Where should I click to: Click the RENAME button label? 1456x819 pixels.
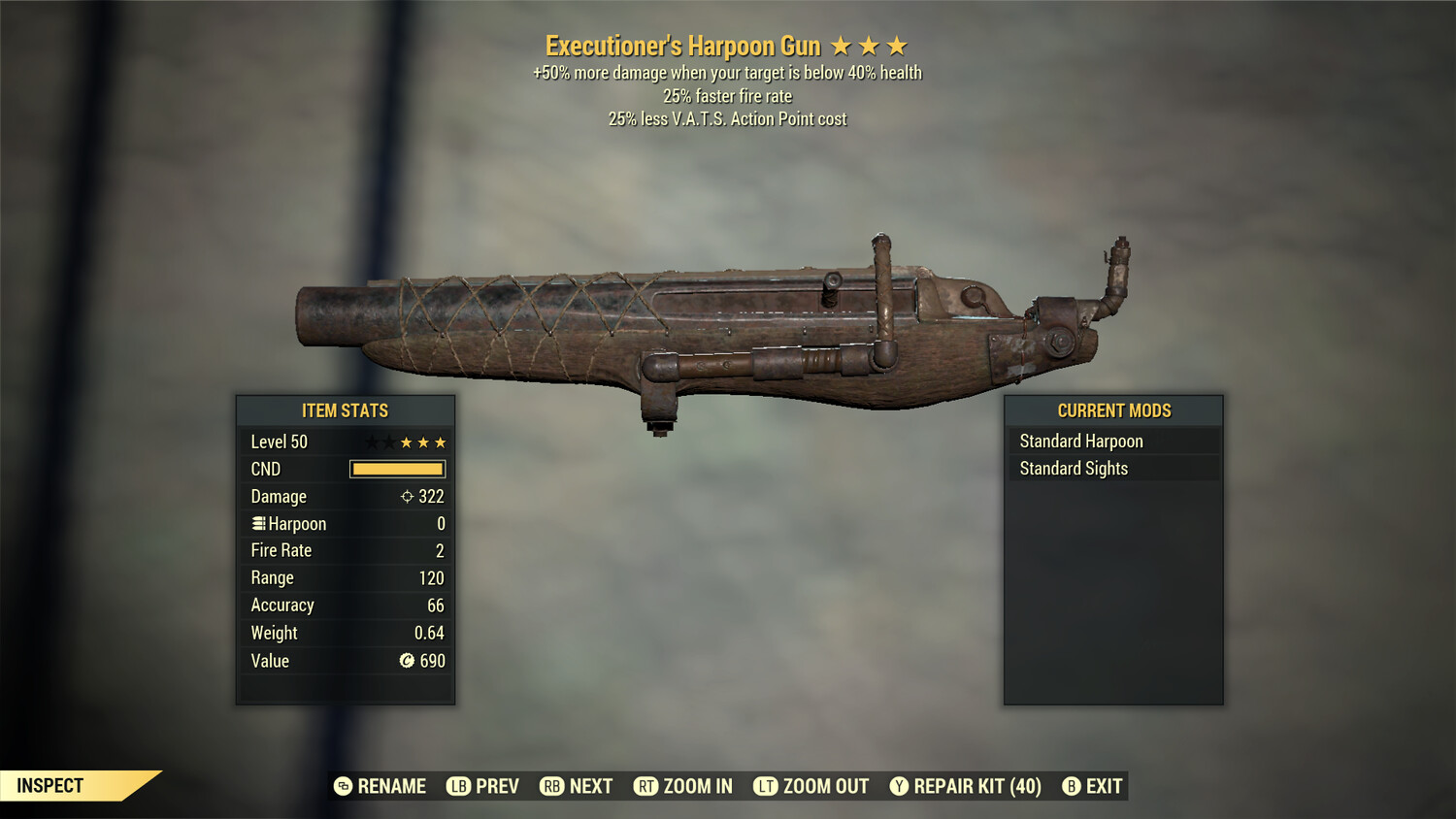tap(391, 786)
